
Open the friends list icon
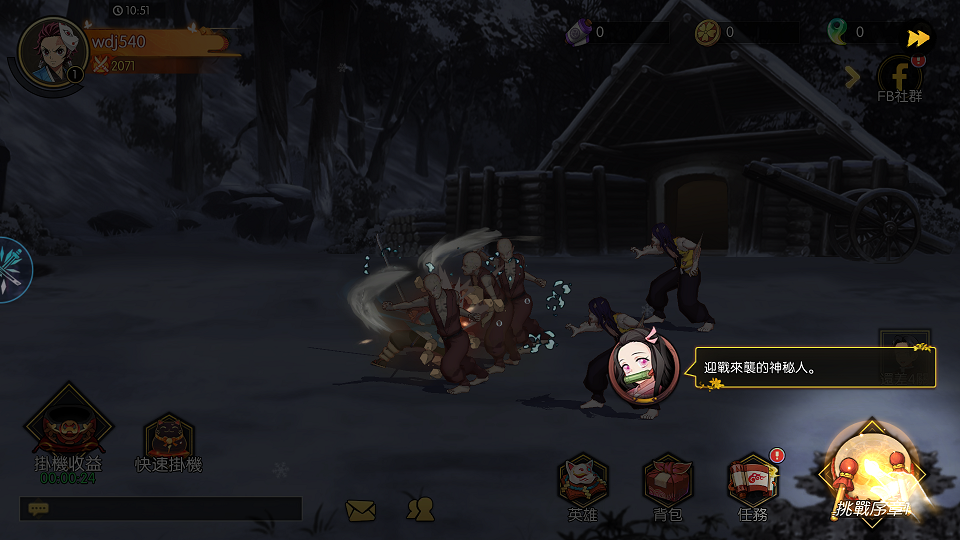click(x=420, y=509)
